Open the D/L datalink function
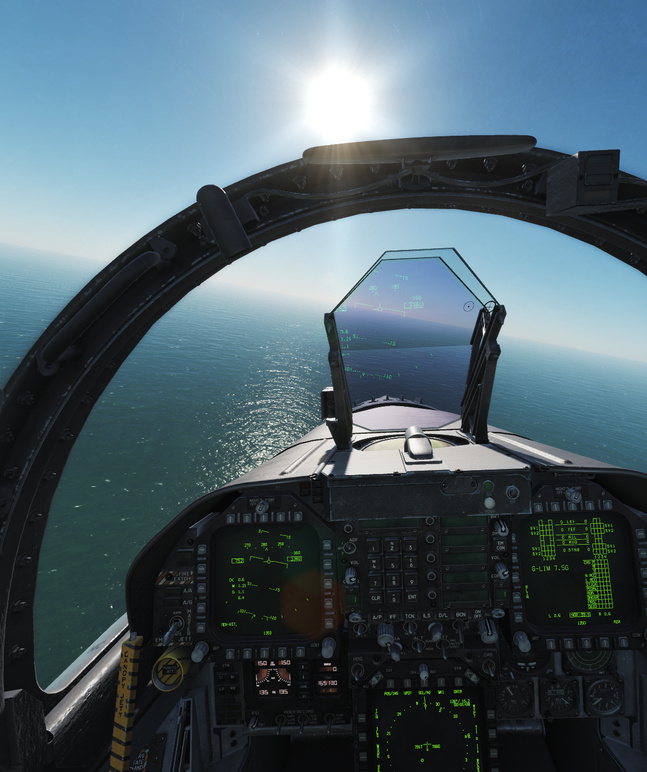This screenshot has width=647, height=772. coord(443,616)
